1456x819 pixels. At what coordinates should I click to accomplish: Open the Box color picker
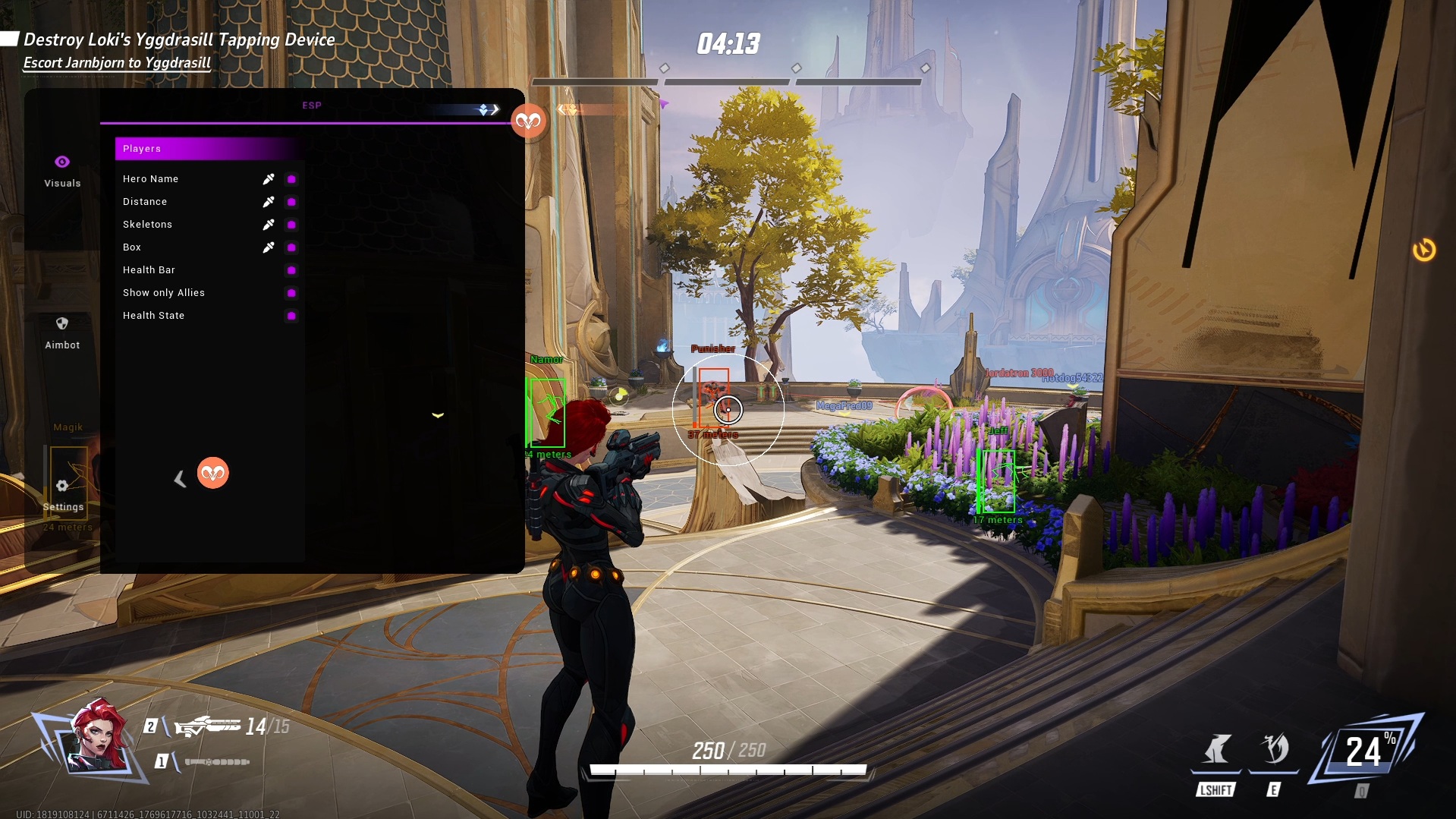coord(269,247)
